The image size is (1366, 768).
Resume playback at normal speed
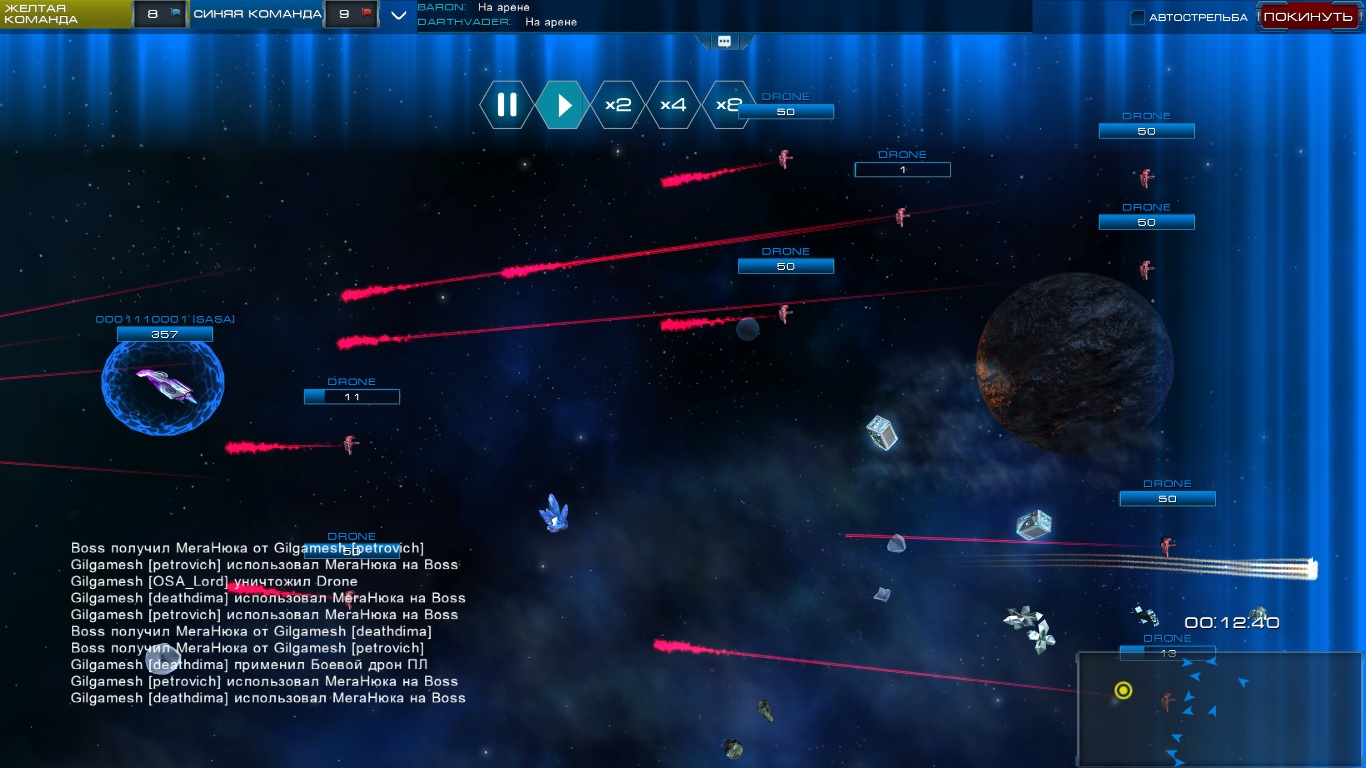[x=563, y=105]
